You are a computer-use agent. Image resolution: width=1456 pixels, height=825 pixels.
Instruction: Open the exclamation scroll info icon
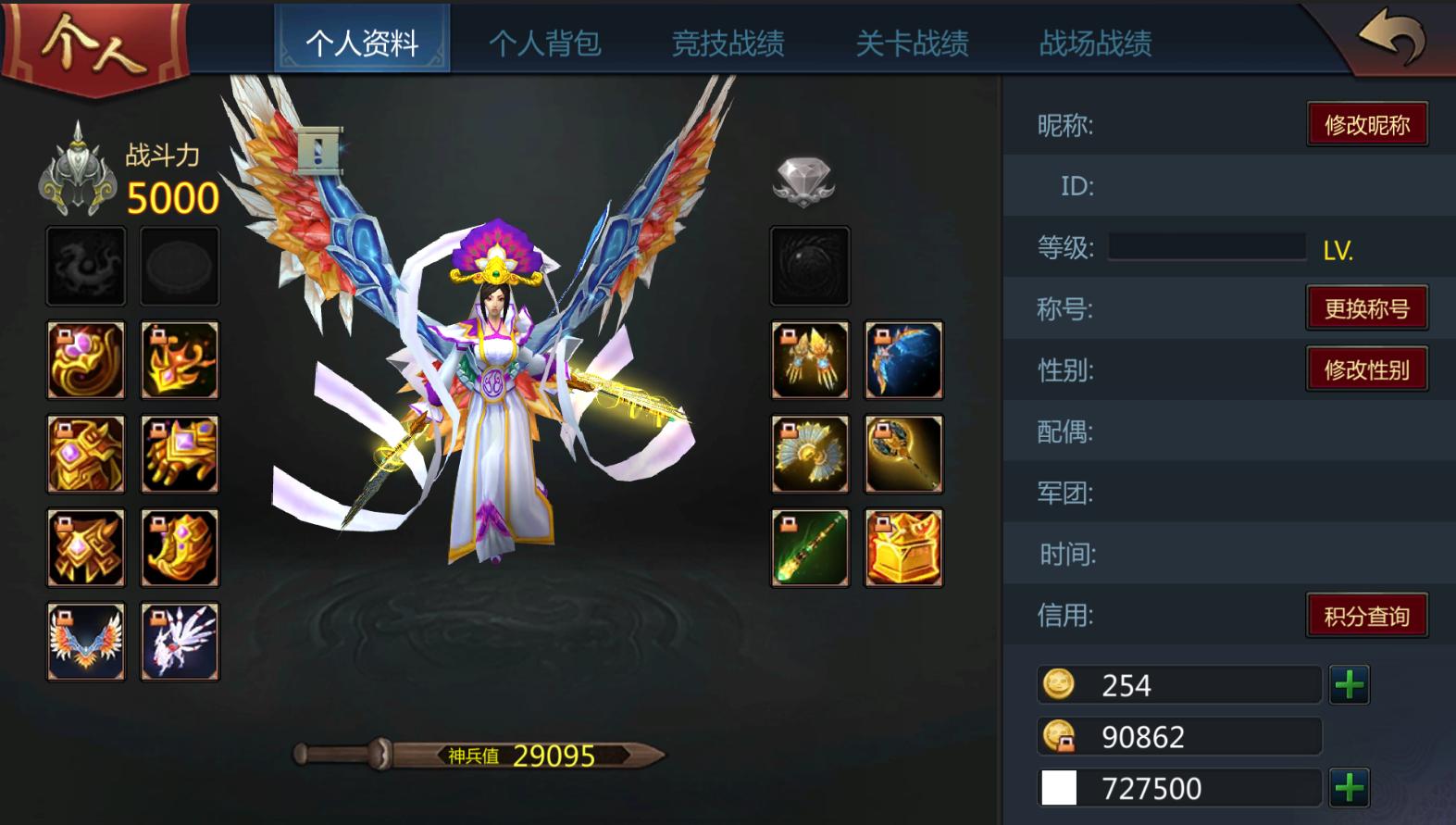pos(319,151)
